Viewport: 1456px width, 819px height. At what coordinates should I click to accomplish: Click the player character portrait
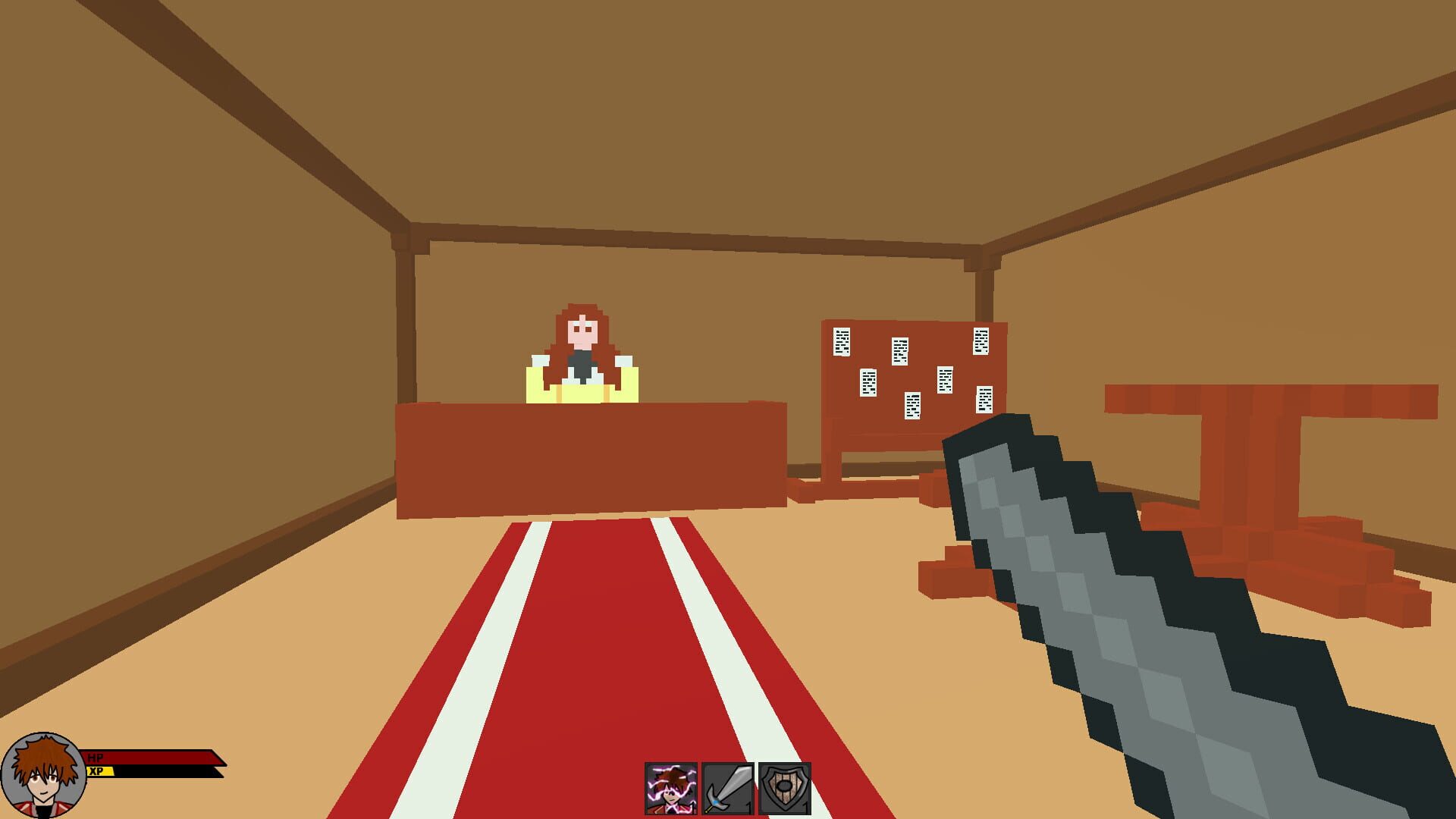point(43,775)
